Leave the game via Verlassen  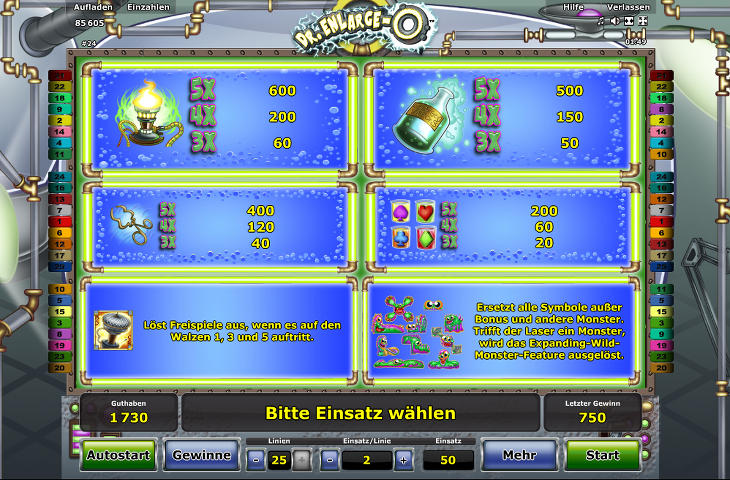[x=628, y=7]
